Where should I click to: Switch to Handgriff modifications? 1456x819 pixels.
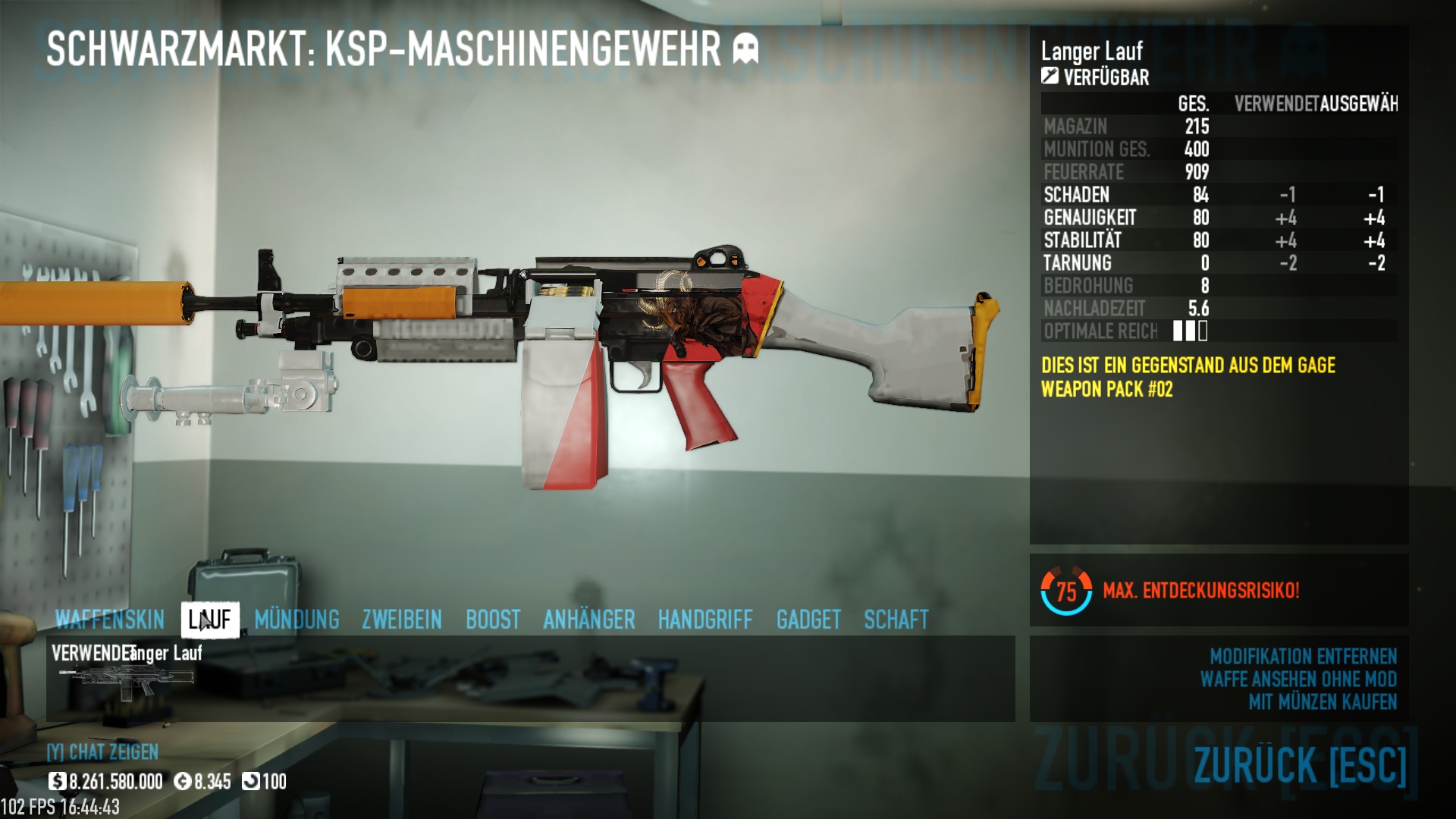click(x=704, y=620)
